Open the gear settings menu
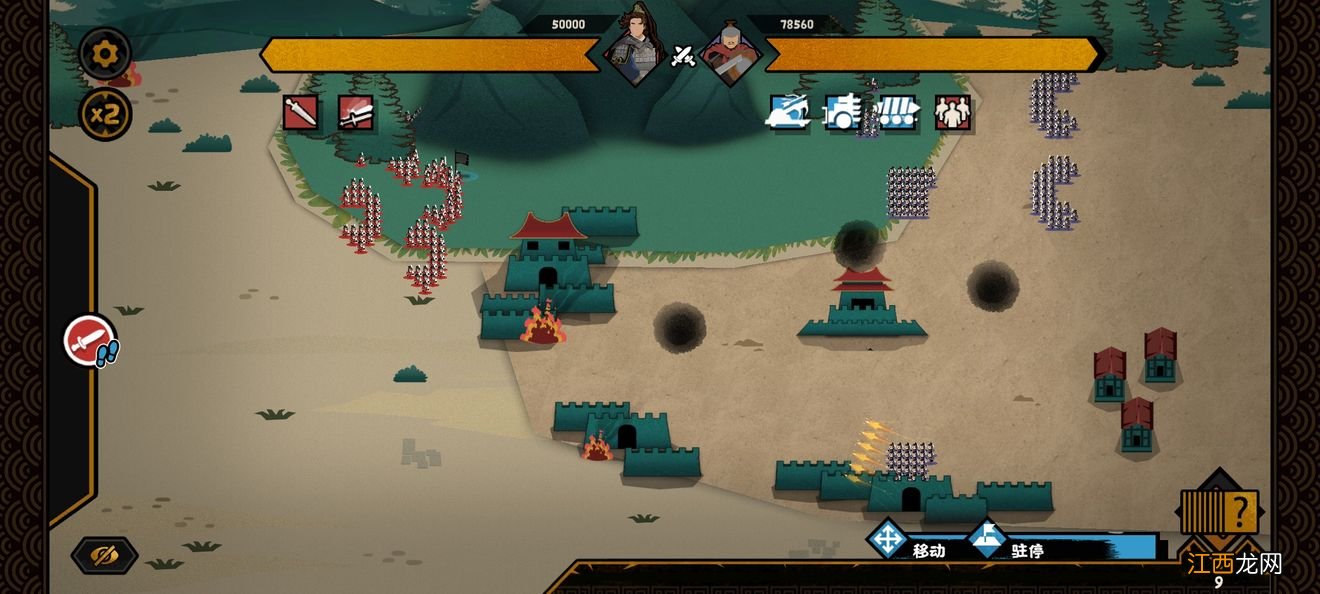 tap(105, 54)
